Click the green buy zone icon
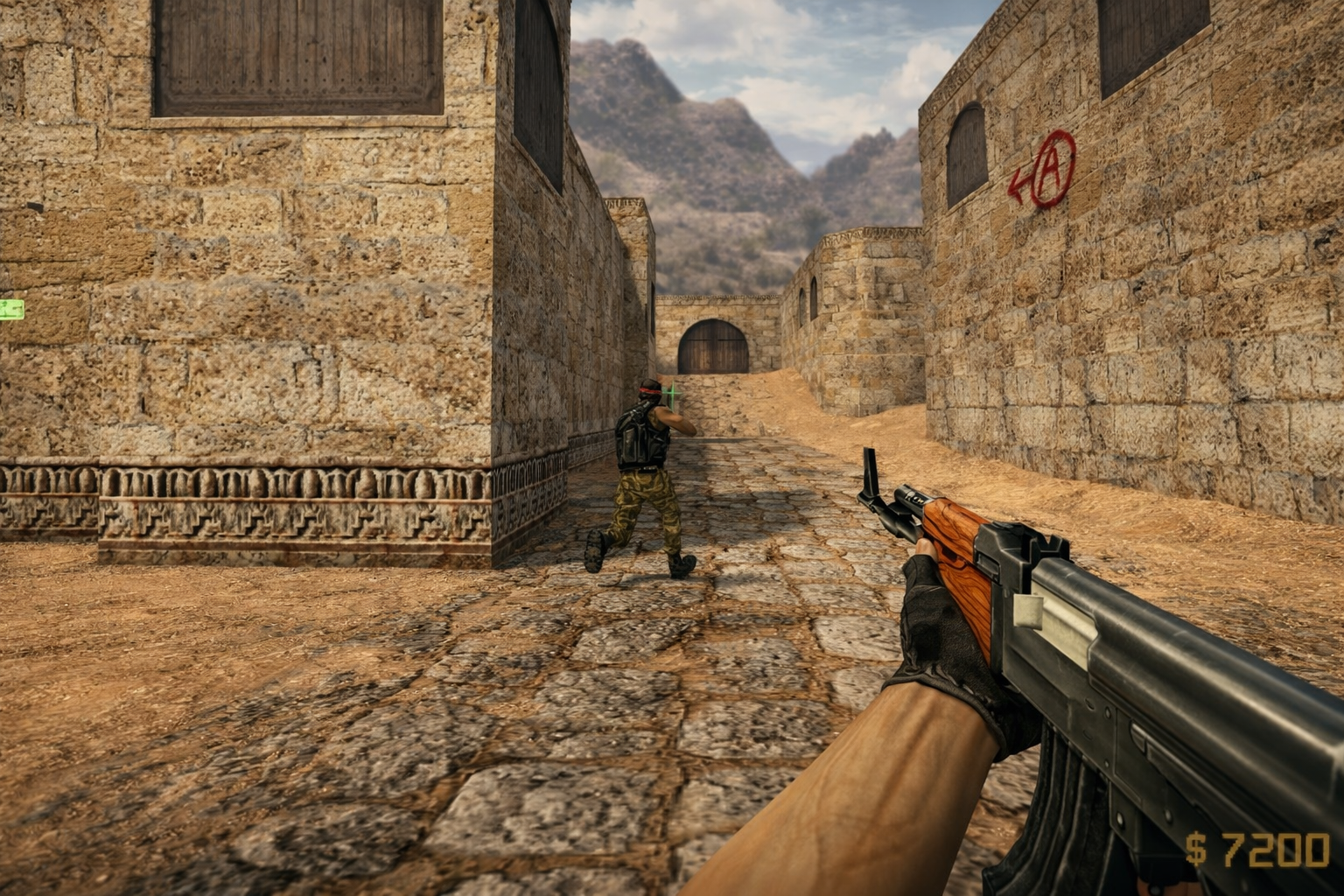 [11, 308]
